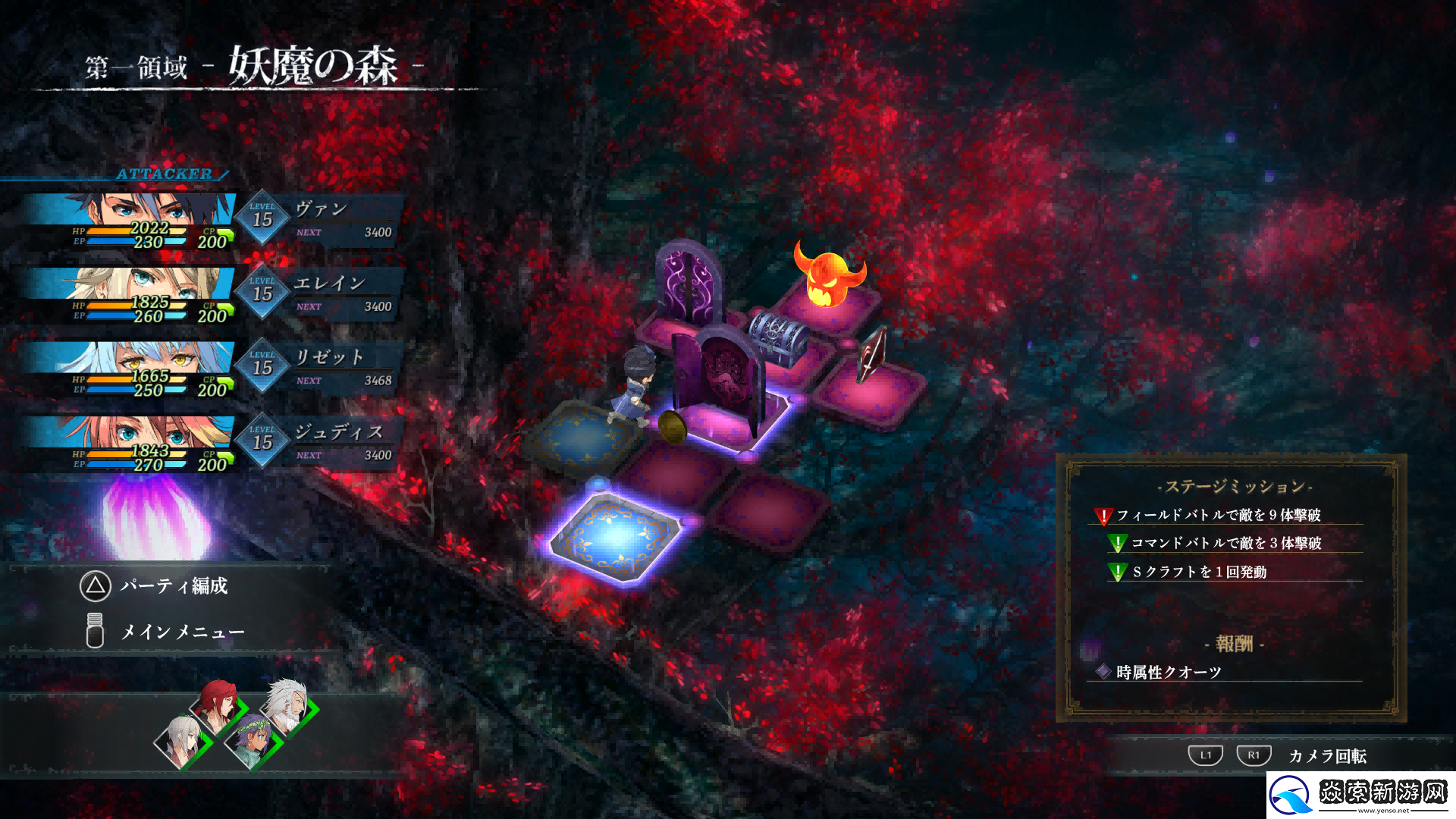Select Van's party member panel
This screenshot has width=1456, height=819.
(x=212, y=221)
